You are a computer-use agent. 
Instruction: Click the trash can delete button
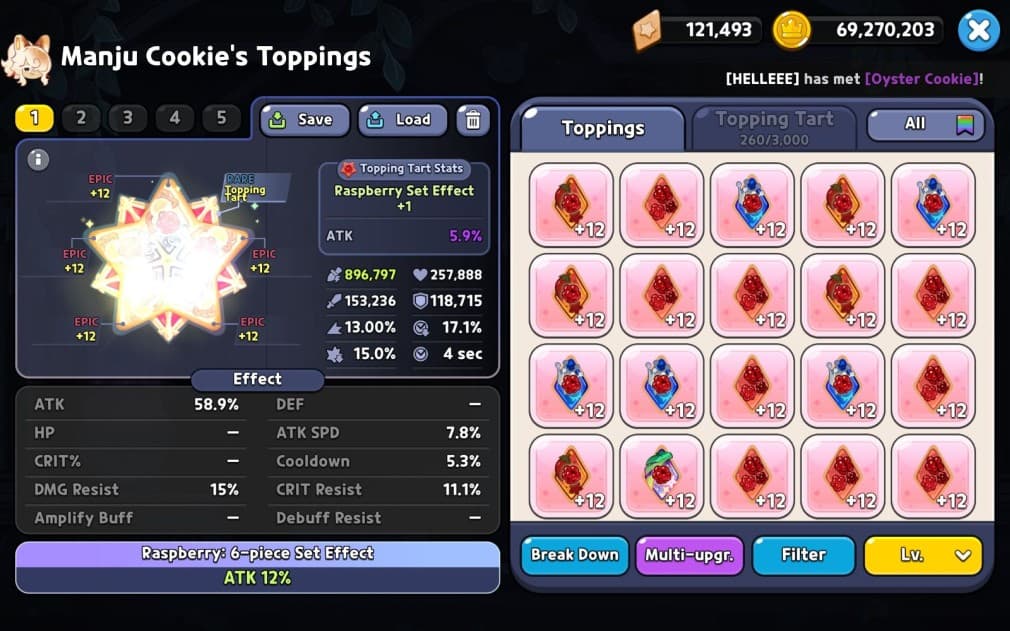[473, 120]
